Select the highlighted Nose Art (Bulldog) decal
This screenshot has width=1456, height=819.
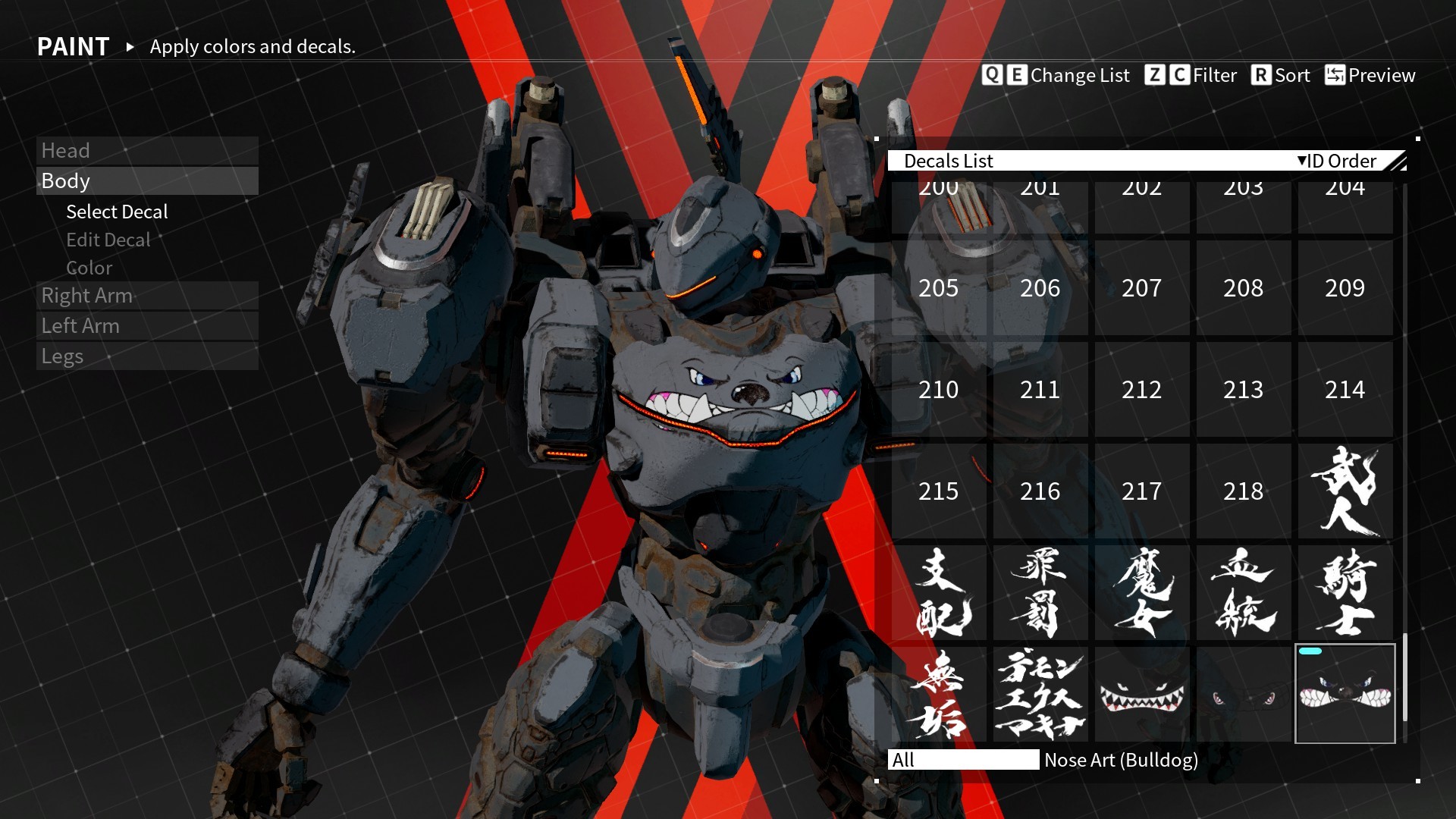[x=1344, y=694]
